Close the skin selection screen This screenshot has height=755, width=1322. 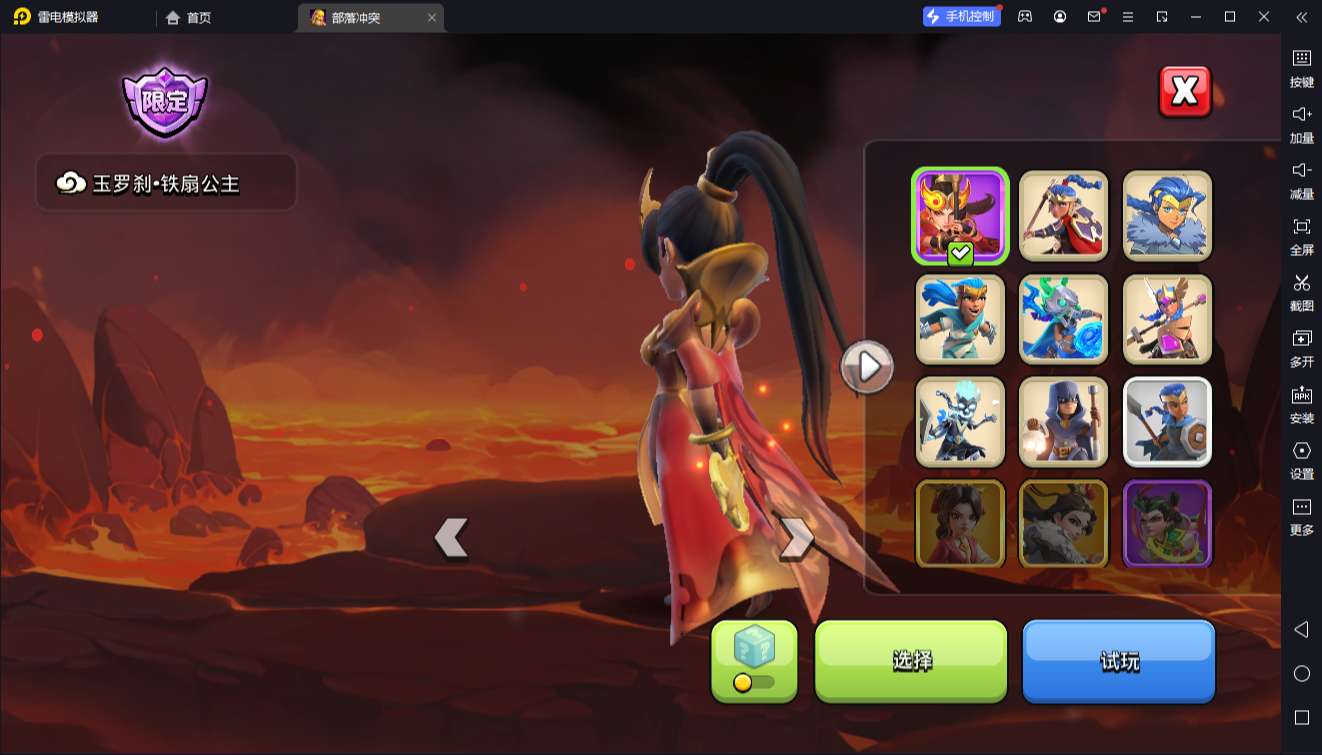[1185, 92]
